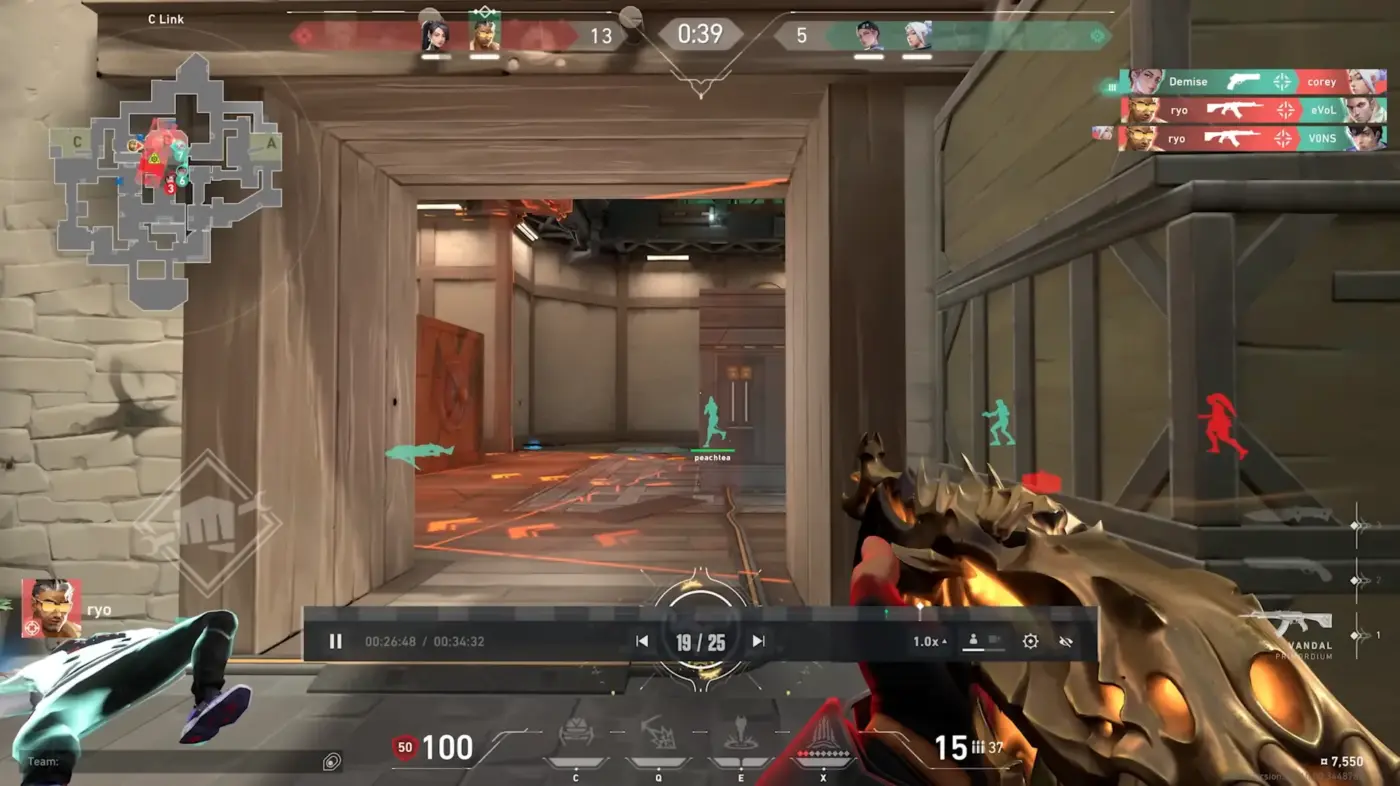Viewport: 1400px width, 786px height.
Task: Jump back to the previous round
Action: coord(641,641)
